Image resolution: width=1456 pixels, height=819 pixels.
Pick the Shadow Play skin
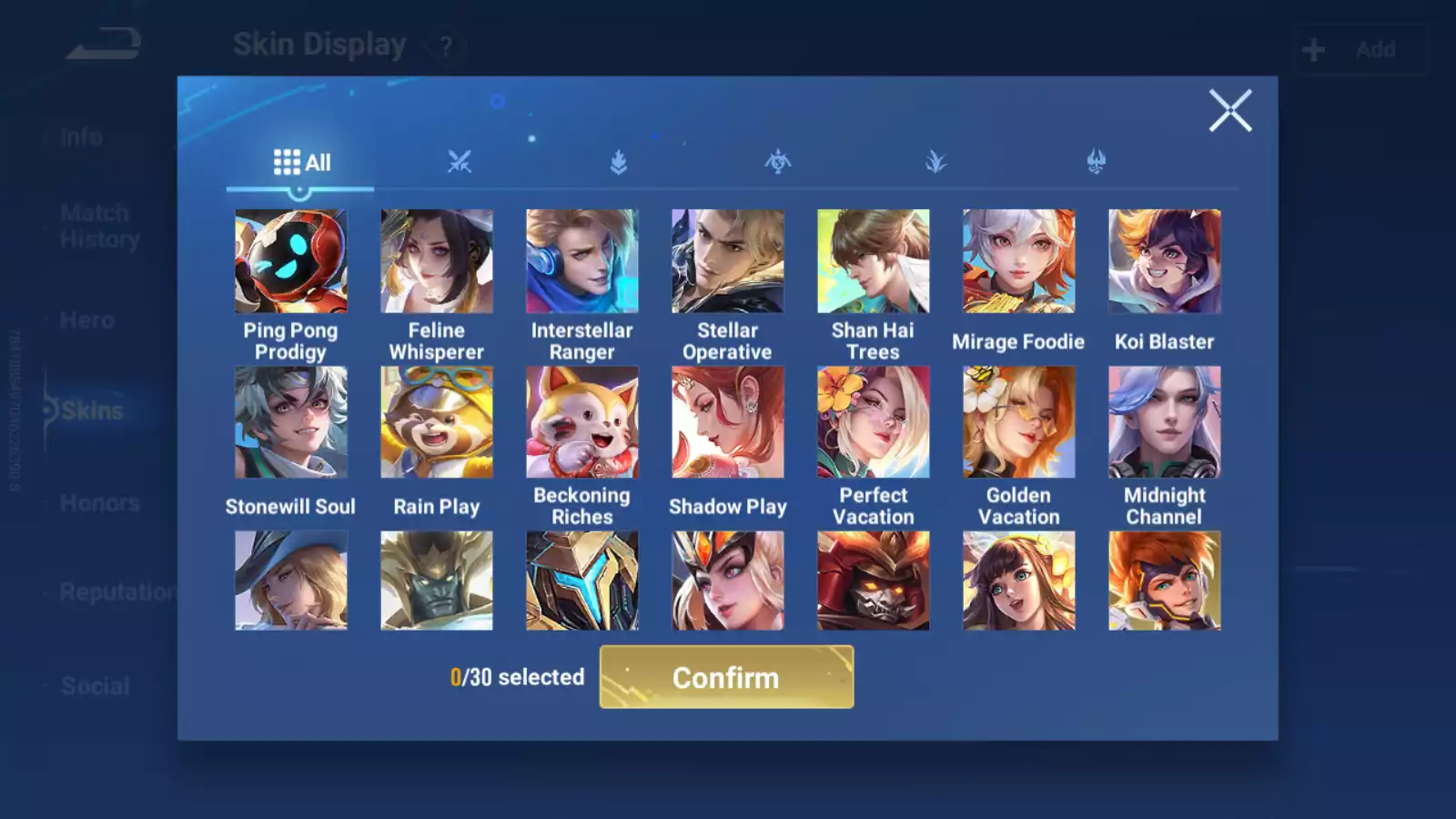pos(727,422)
